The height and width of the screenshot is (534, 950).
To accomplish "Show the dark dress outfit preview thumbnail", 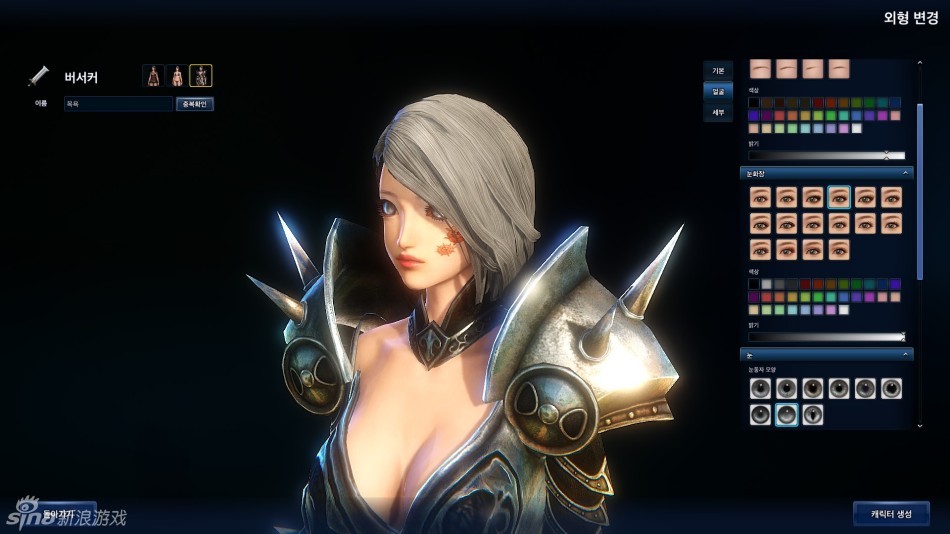I will click(153, 75).
